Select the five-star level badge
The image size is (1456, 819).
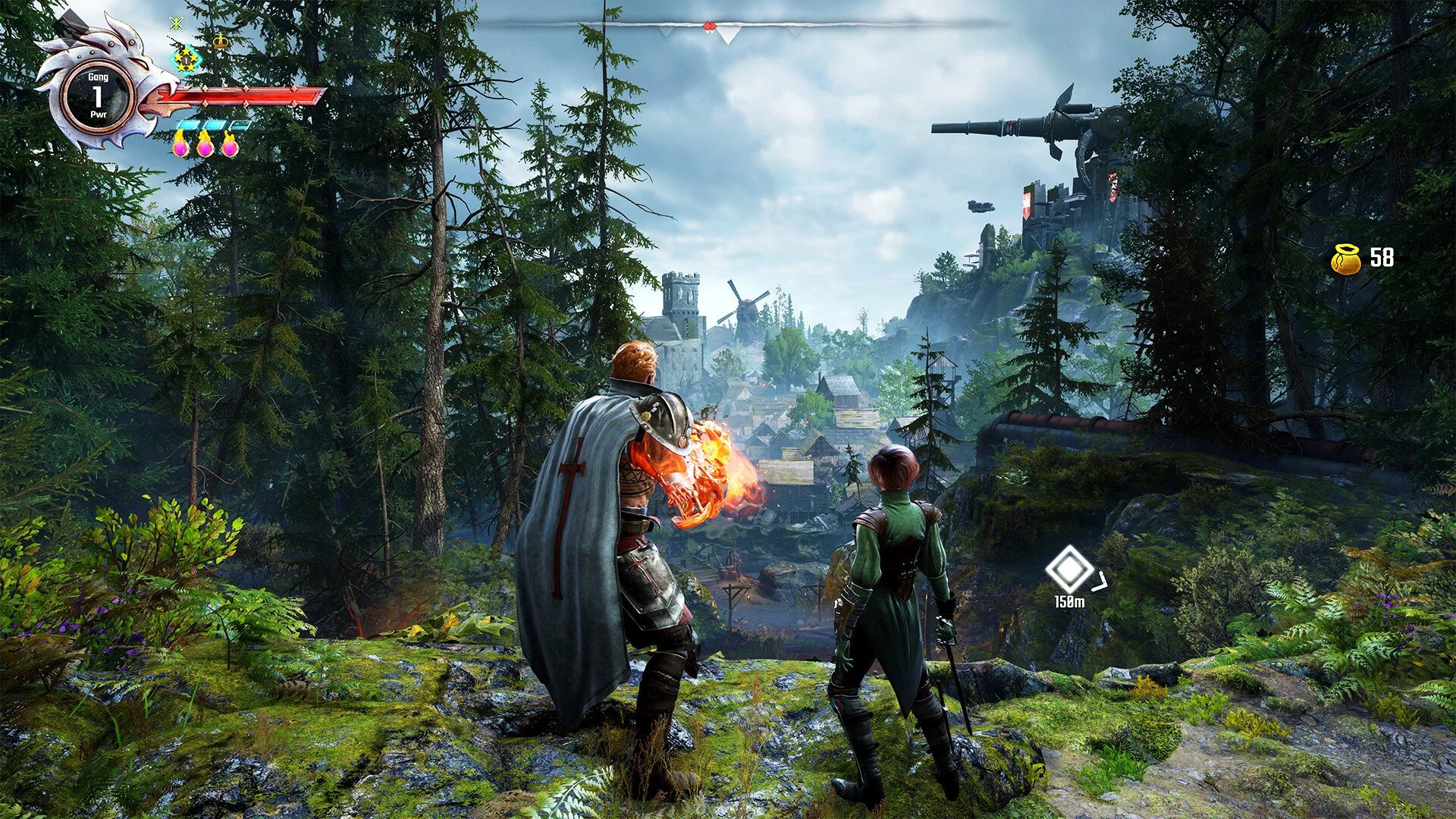pos(185,58)
